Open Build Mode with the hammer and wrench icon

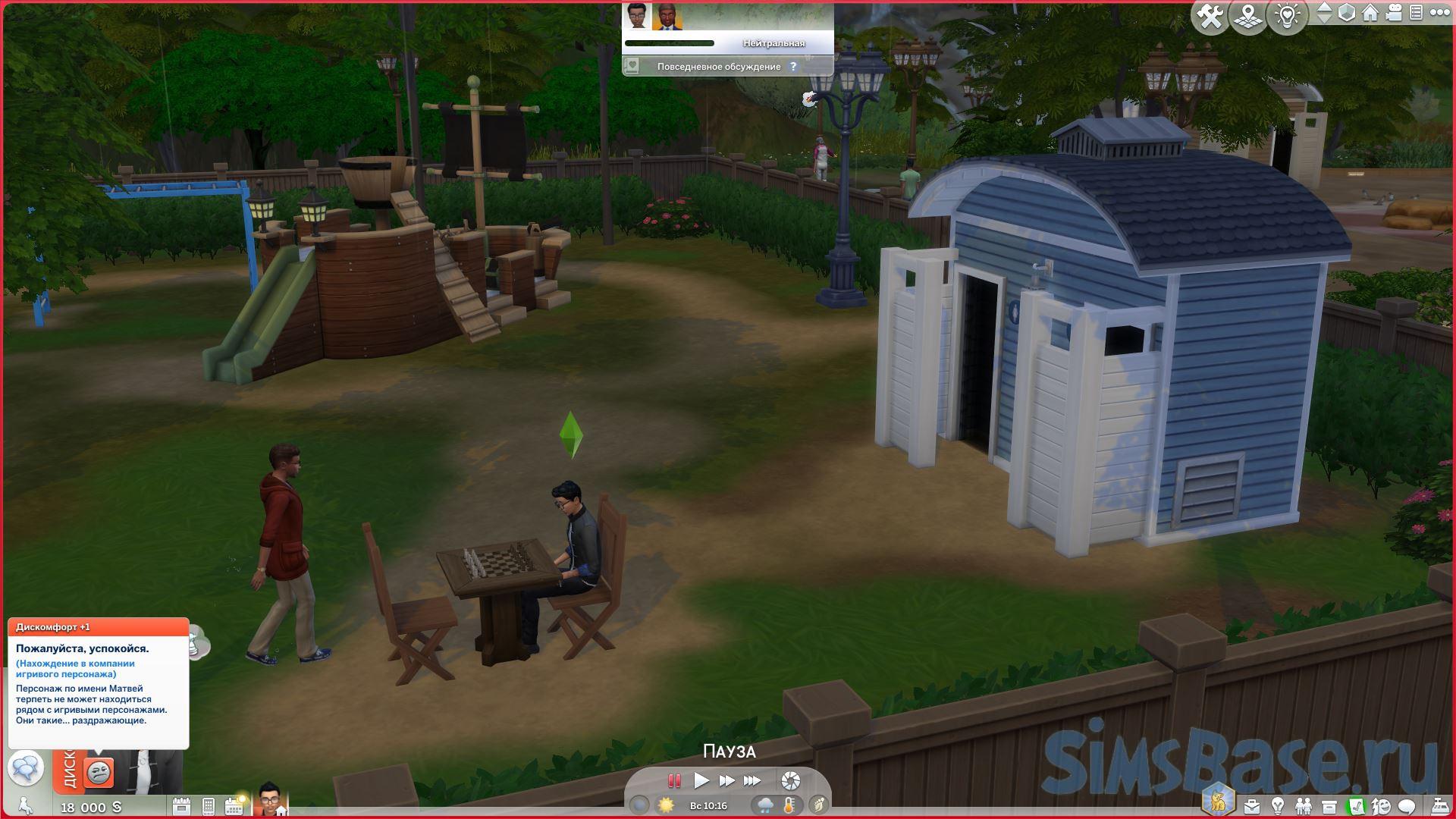point(1210,16)
